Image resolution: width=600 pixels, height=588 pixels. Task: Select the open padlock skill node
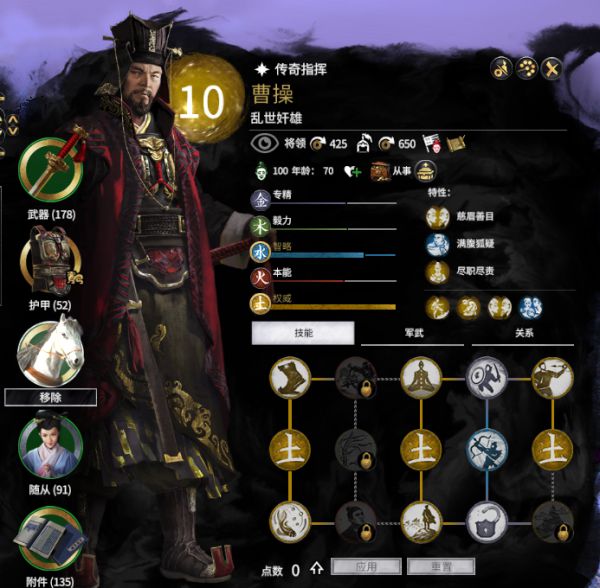(x=487, y=520)
